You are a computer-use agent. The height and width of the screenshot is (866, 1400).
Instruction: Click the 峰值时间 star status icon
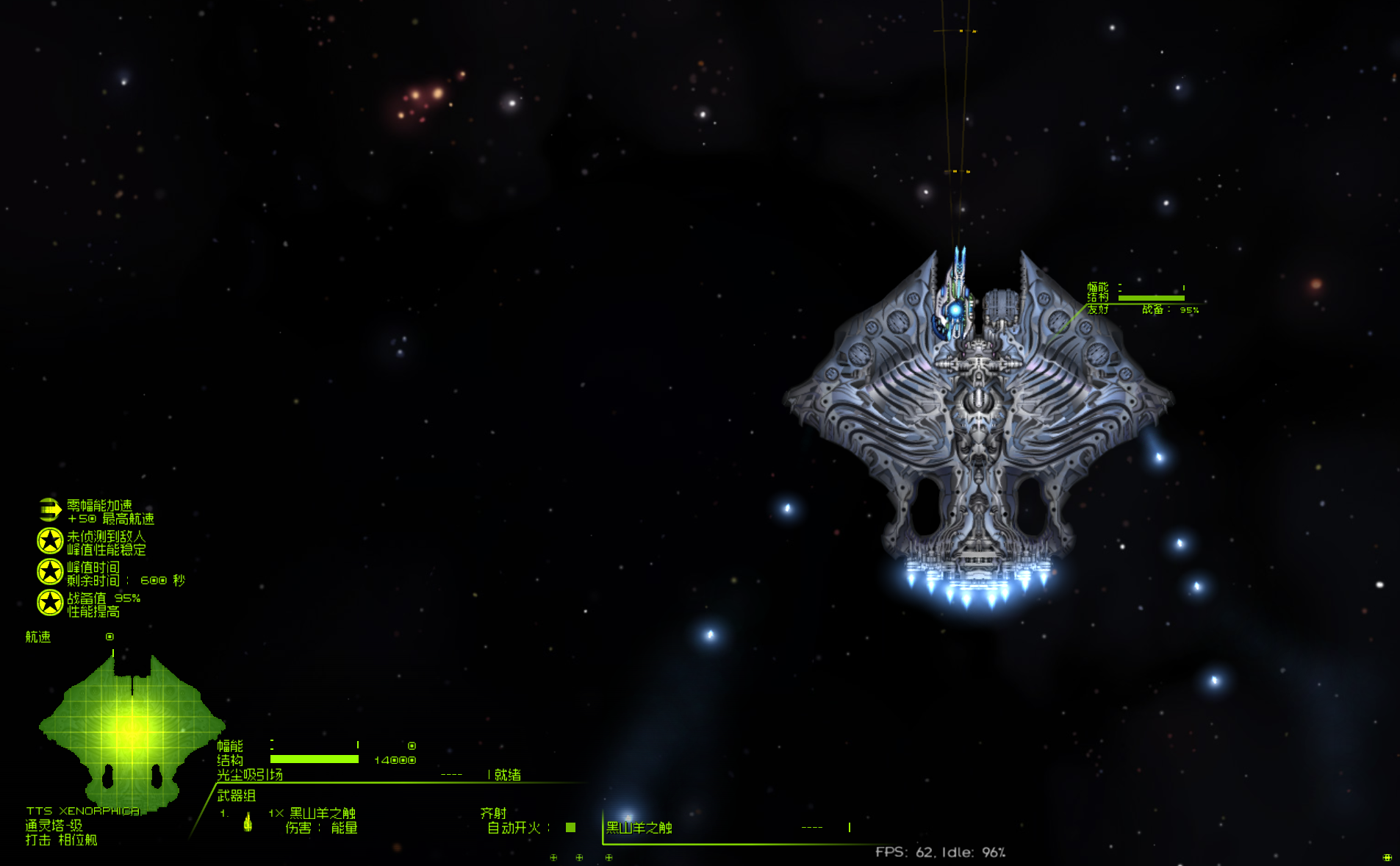coord(50,572)
